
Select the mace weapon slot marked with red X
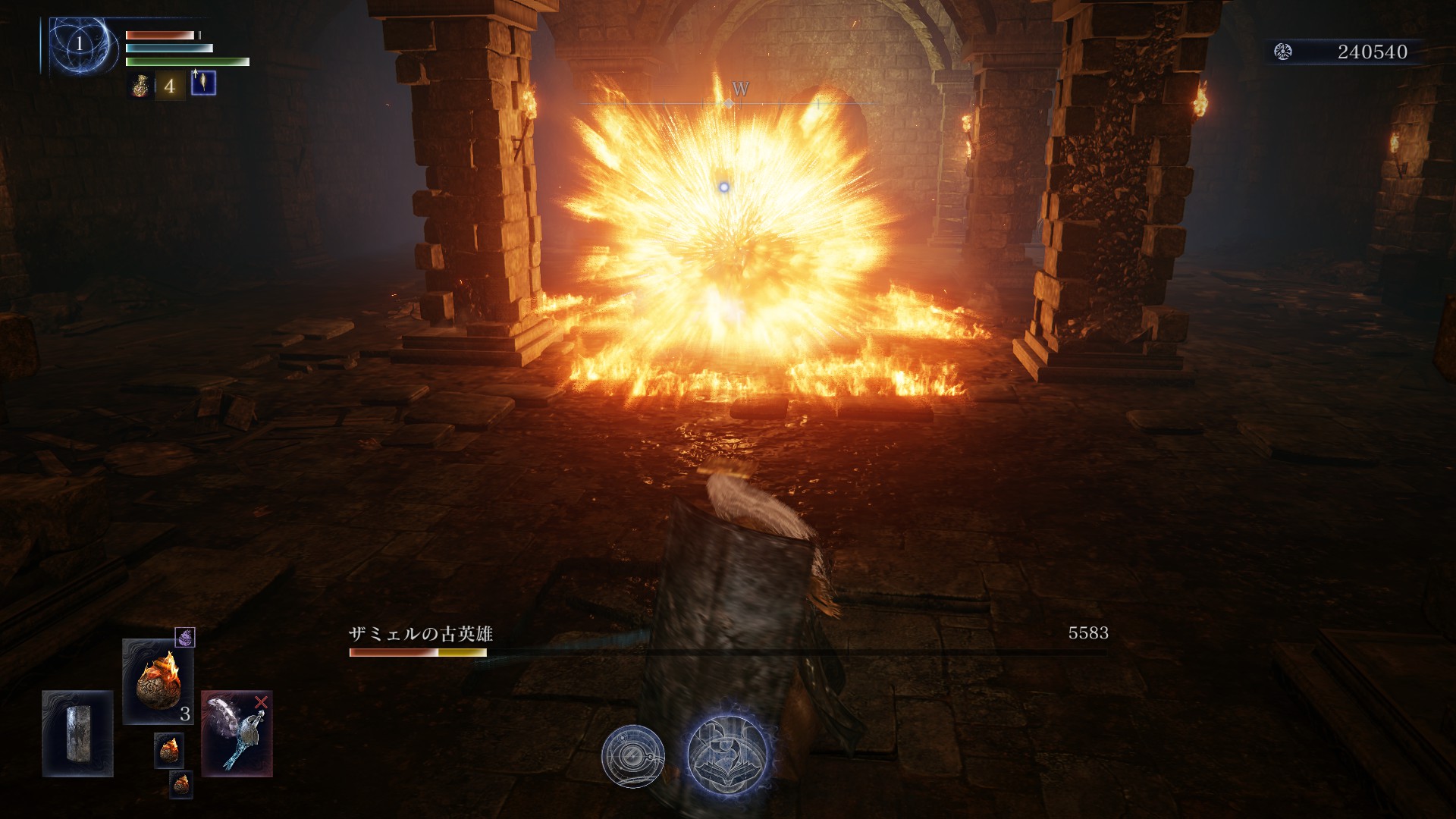pyautogui.click(x=237, y=733)
